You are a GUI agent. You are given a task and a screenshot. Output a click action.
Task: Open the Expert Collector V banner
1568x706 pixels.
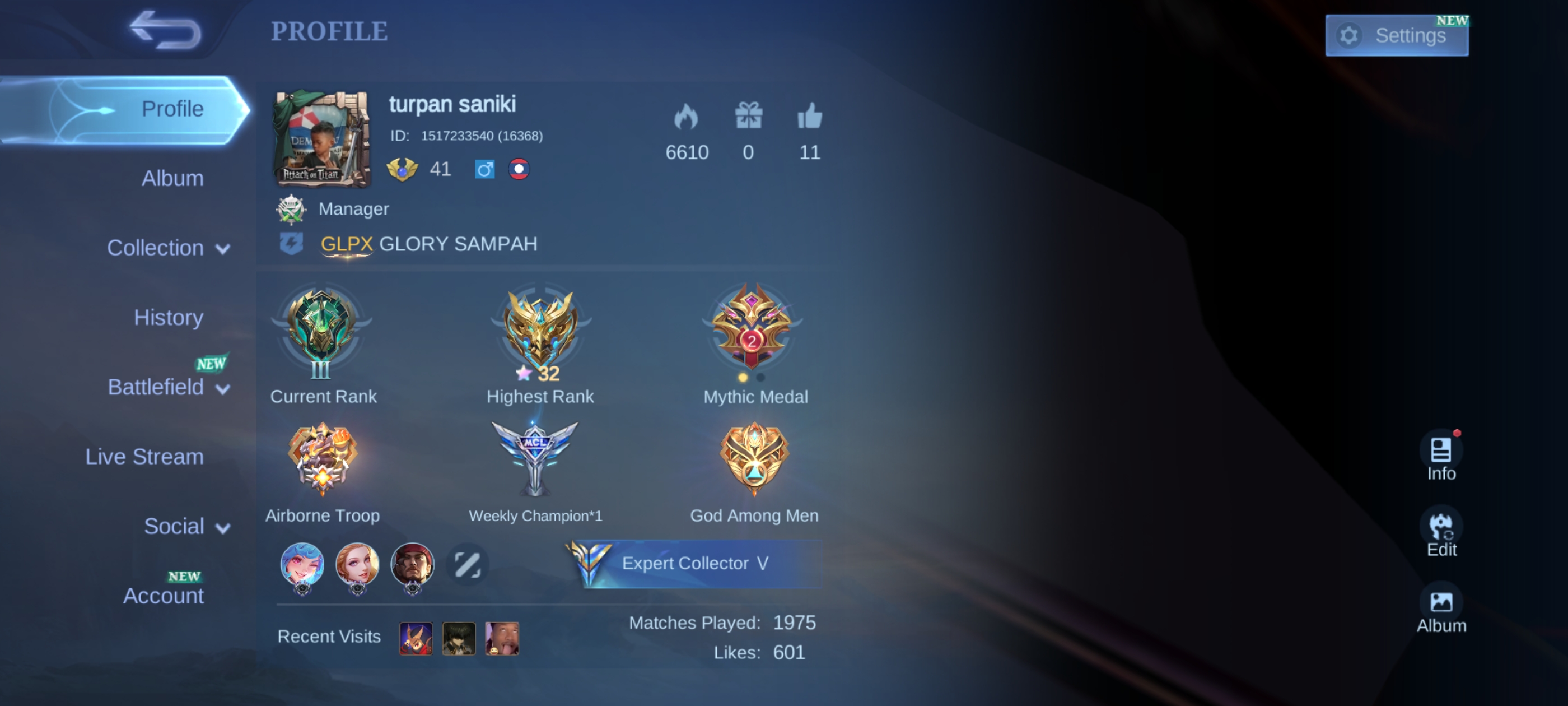(694, 564)
